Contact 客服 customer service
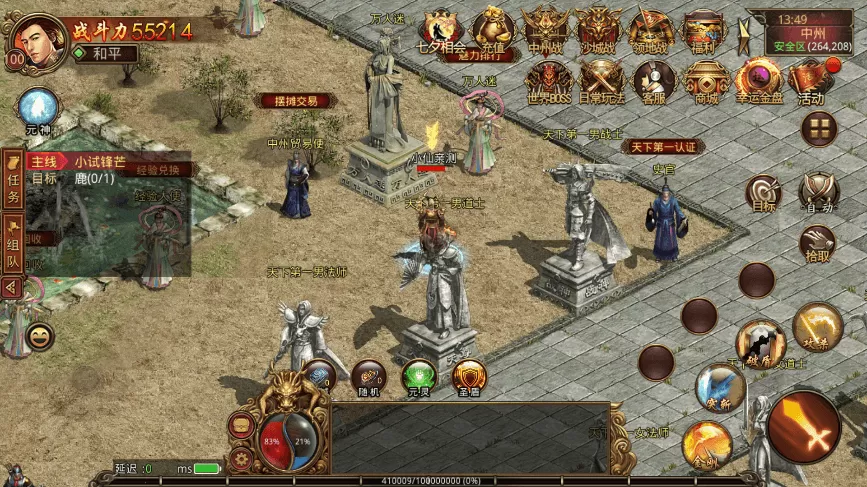The width and height of the screenshot is (867, 487). pos(654,78)
